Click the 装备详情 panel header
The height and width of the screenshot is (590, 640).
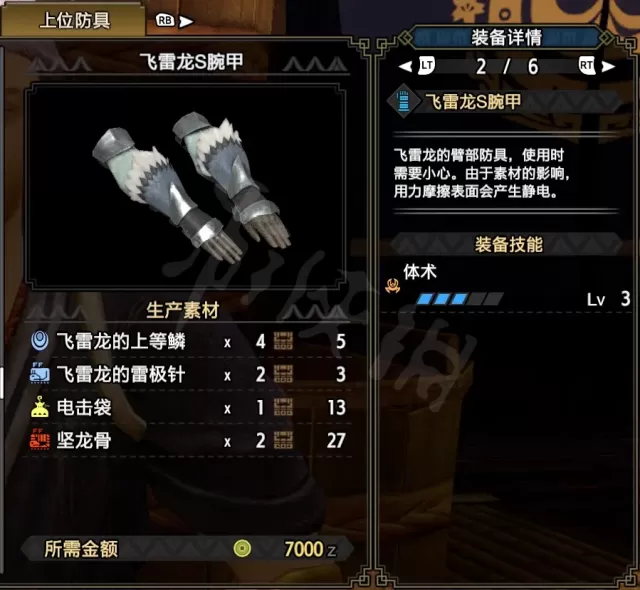pos(506,38)
